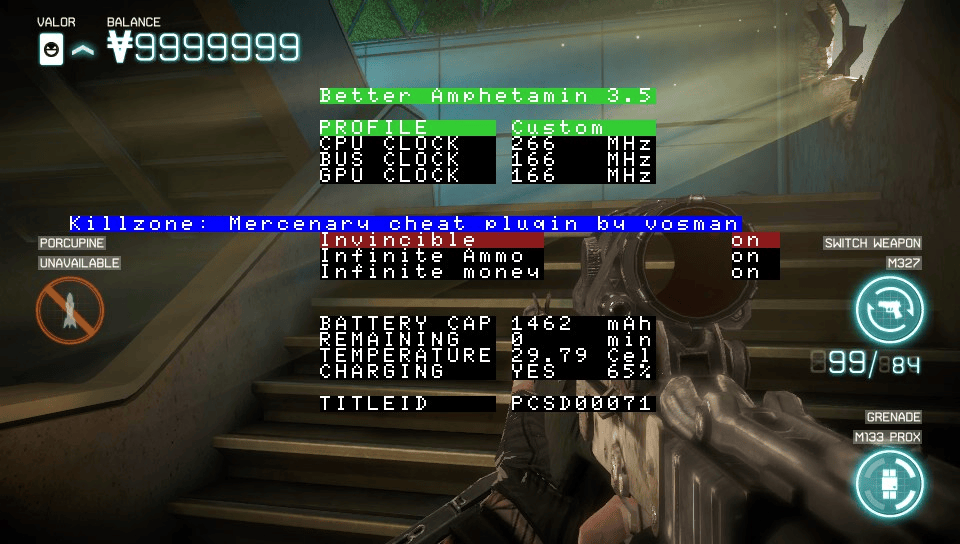Image resolution: width=960 pixels, height=544 pixels.
Task: Toggle the Infinite Ammo cheat
Action: pyautogui.click(x=549, y=256)
